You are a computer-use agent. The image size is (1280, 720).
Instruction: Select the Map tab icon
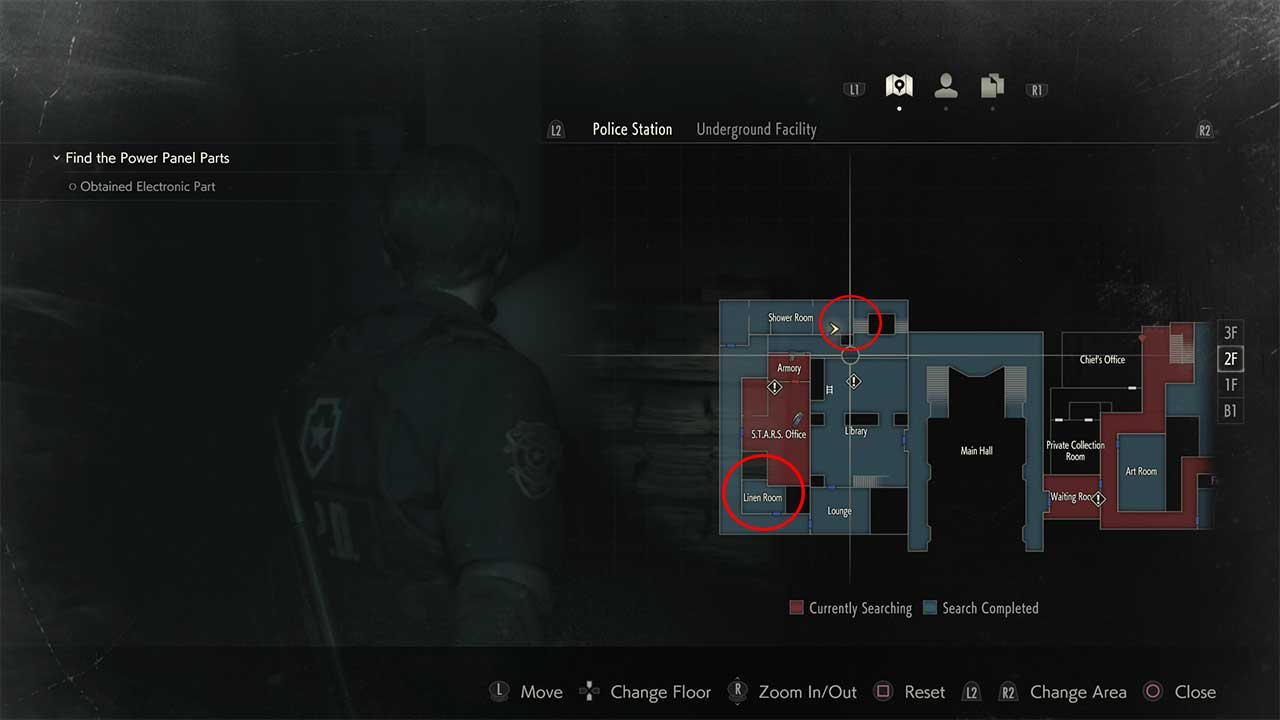click(897, 86)
